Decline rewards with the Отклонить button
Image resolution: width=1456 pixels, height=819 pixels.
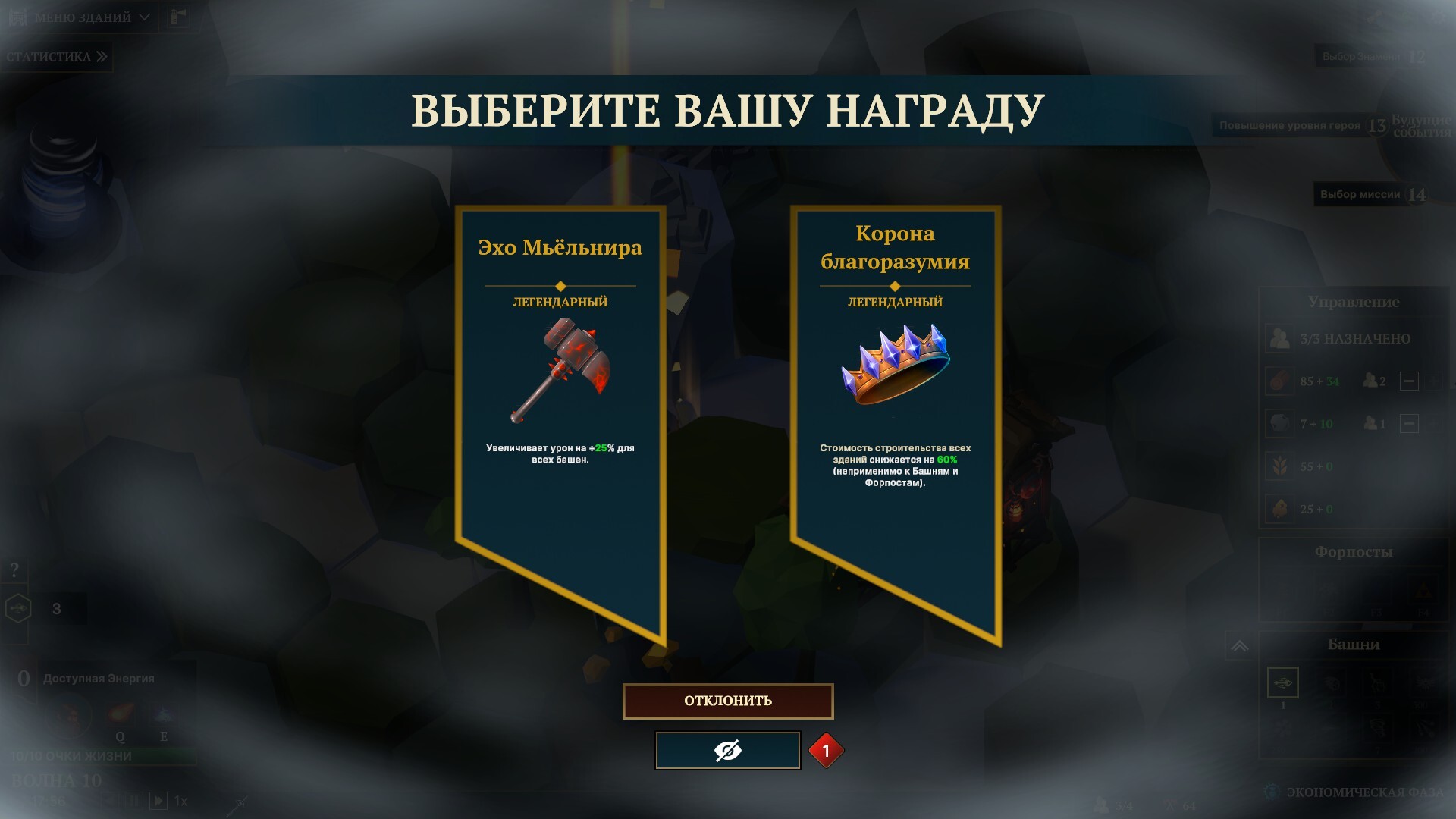[728, 701]
